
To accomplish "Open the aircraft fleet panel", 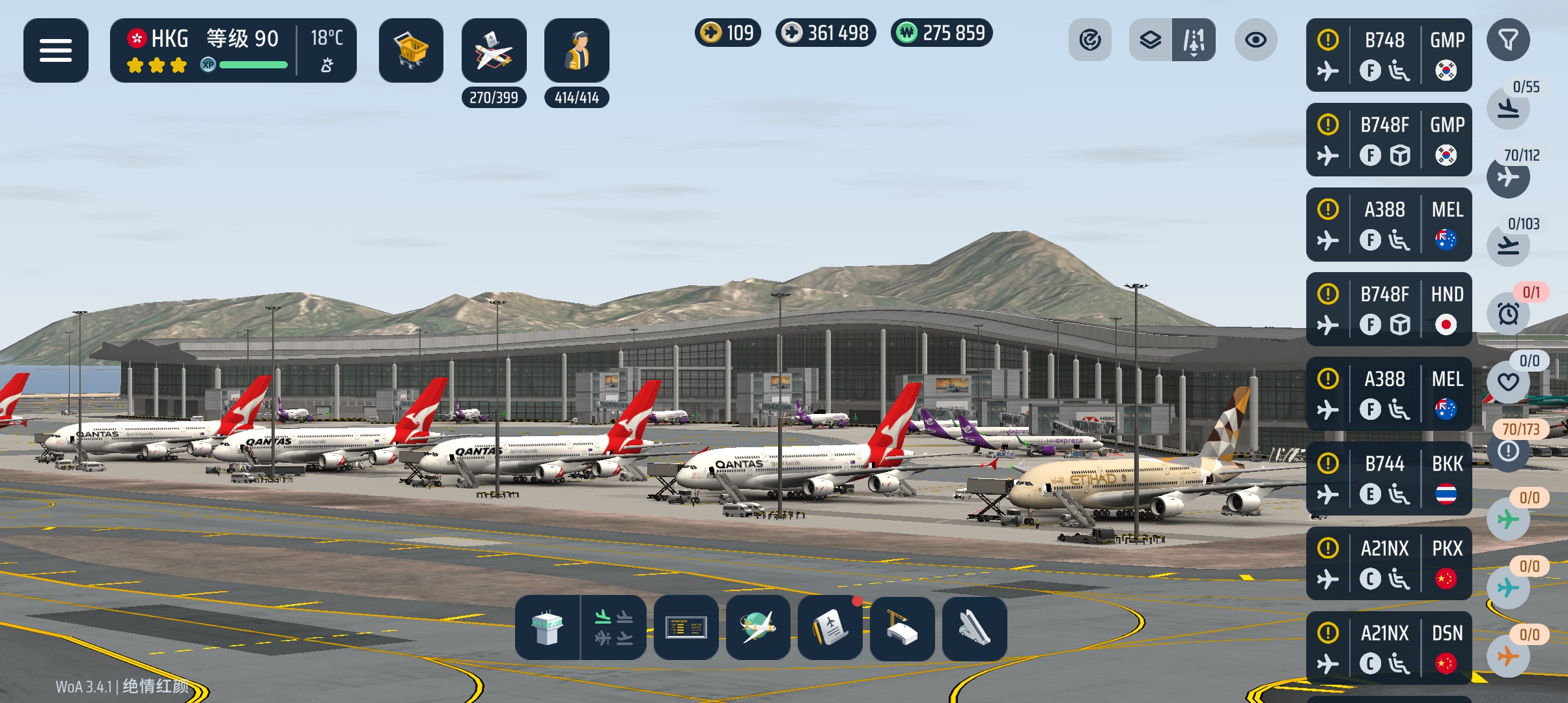I will [494, 50].
